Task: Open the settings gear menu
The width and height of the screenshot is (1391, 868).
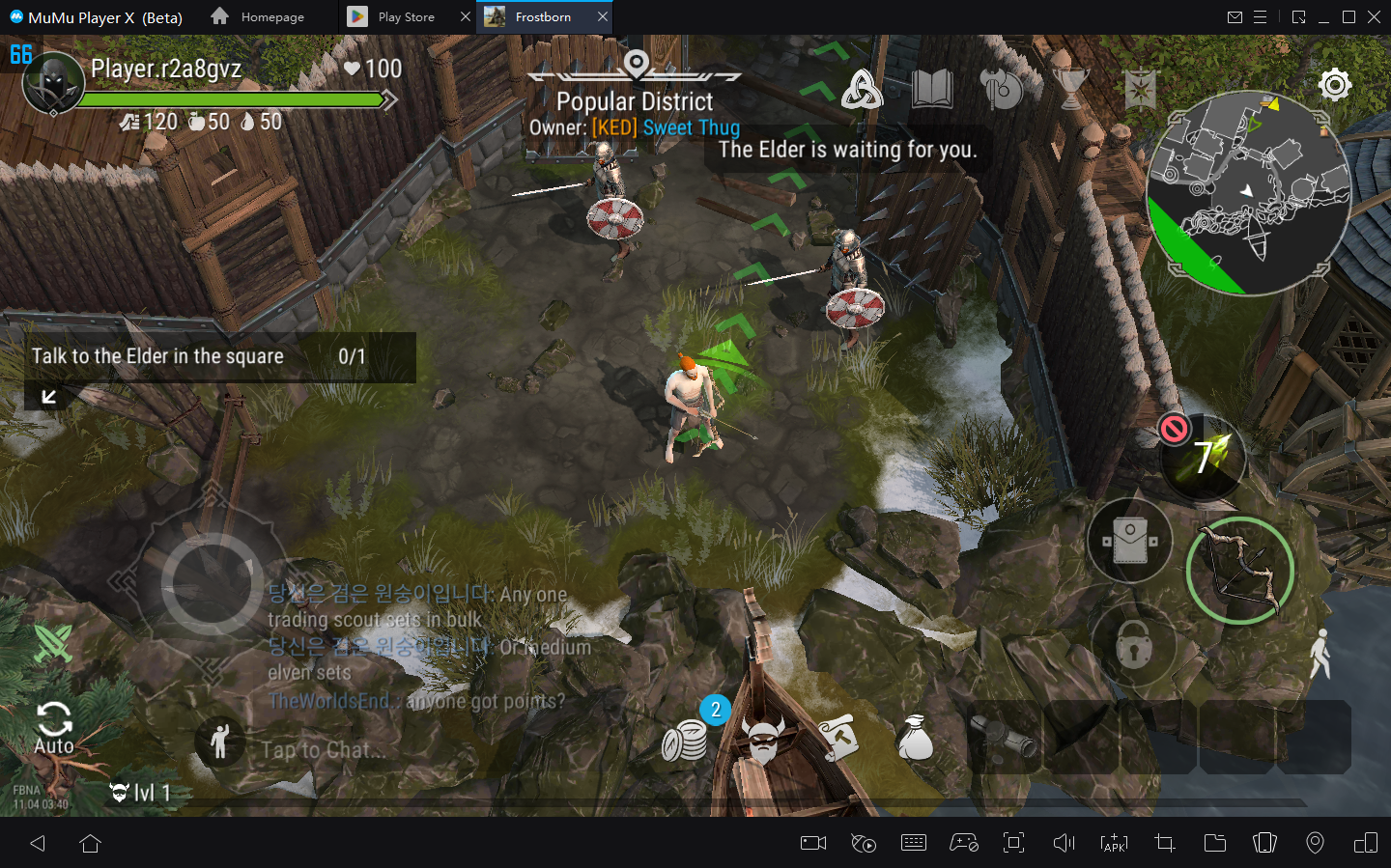Action: (x=1334, y=85)
